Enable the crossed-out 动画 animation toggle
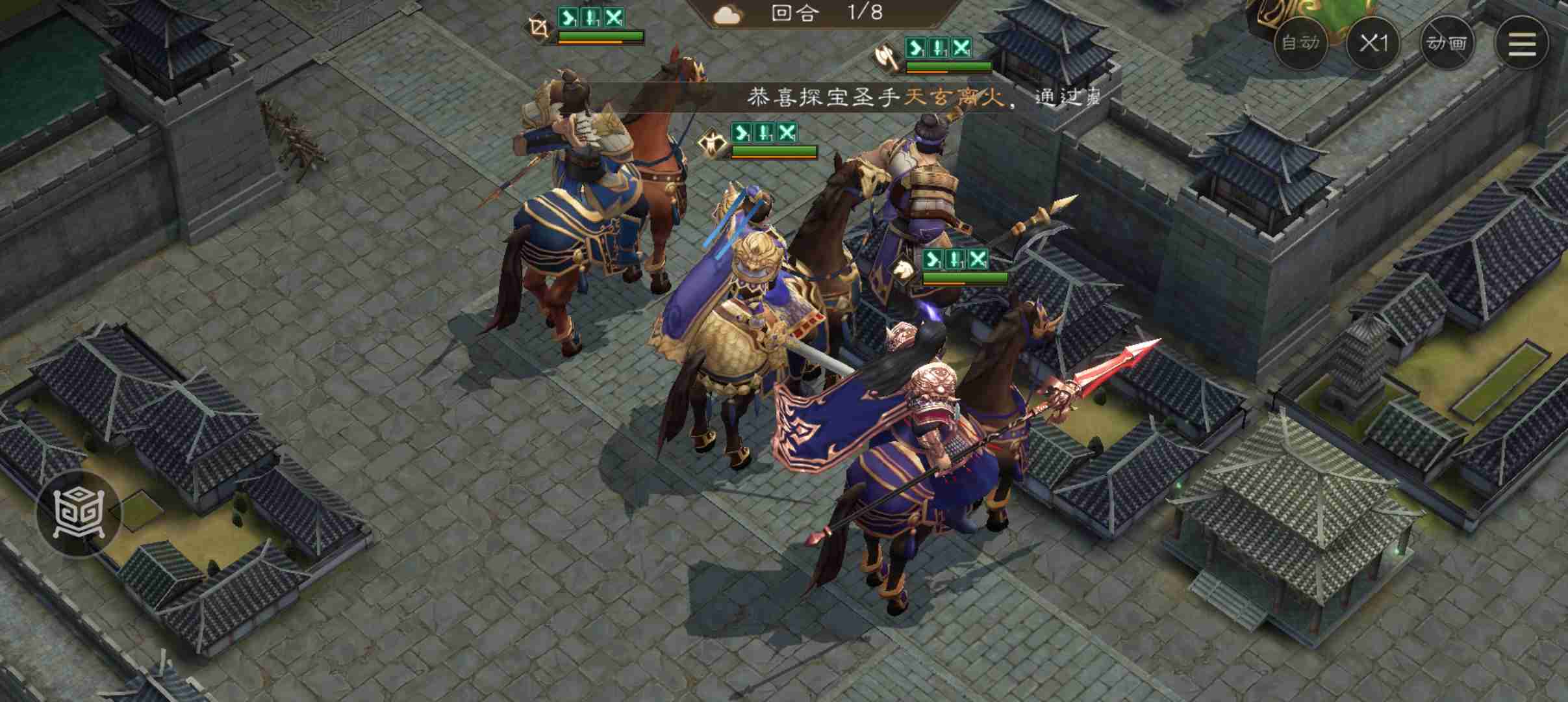The image size is (1568, 702). [x=1447, y=43]
